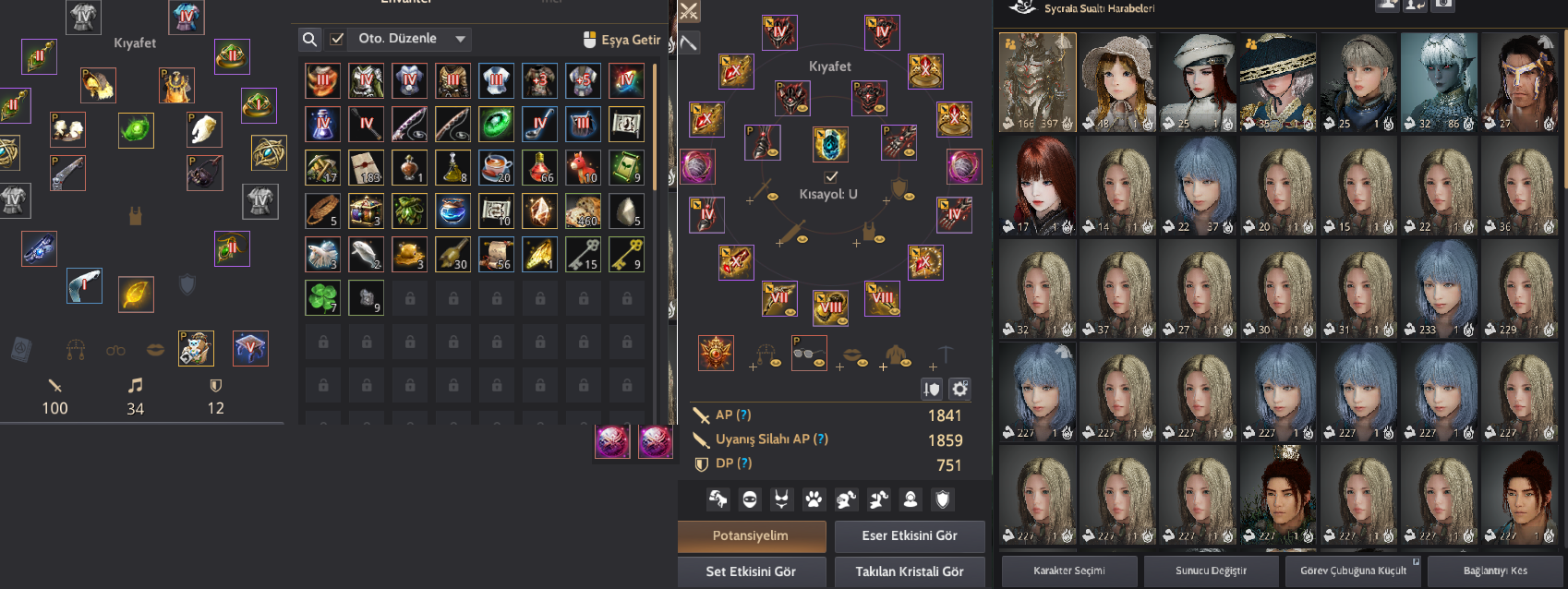Select the bread stack of 460
This screenshot has width=1568, height=589.
[x=583, y=210]
